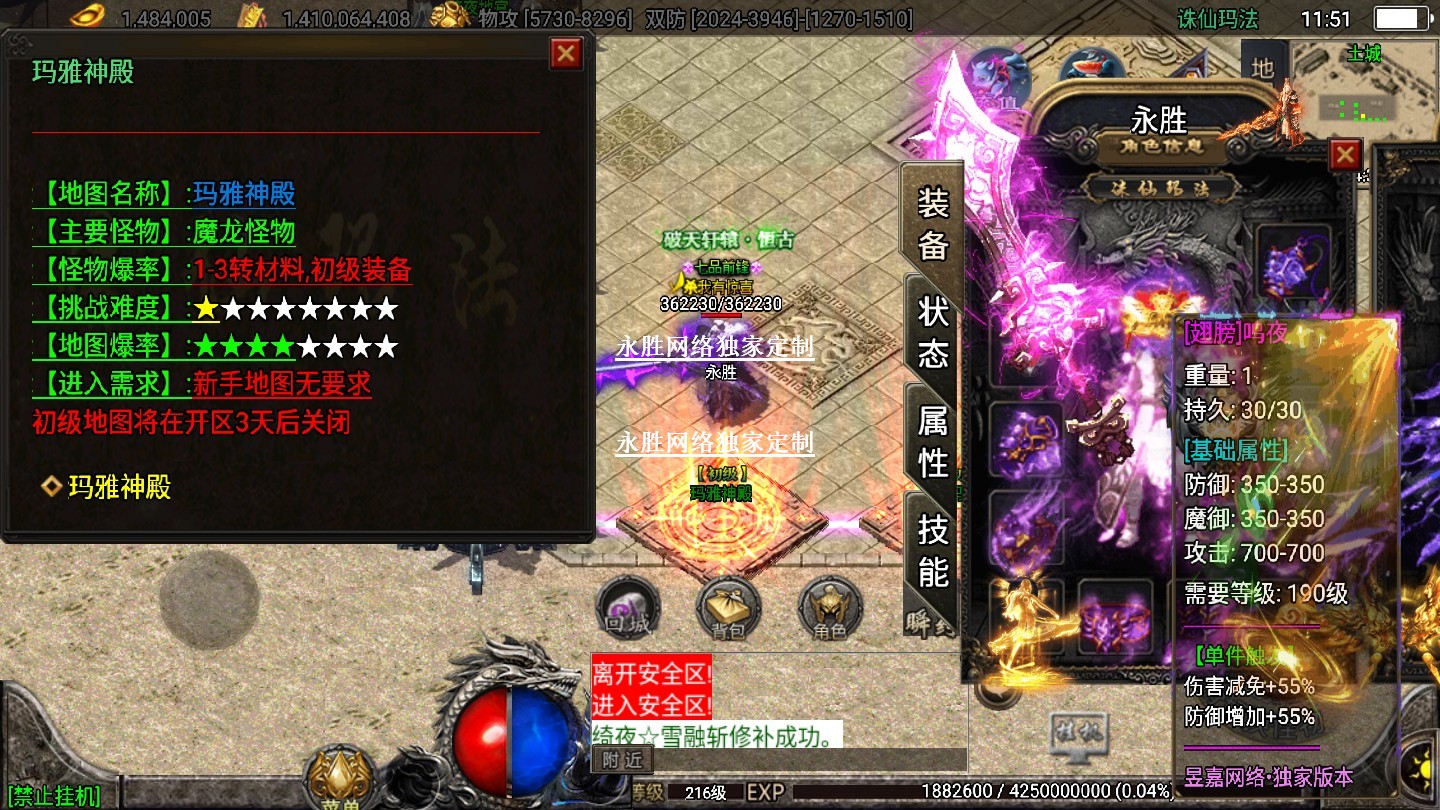
Task: Show the 属性 attributes tab
Action: (x=932, y=441)
